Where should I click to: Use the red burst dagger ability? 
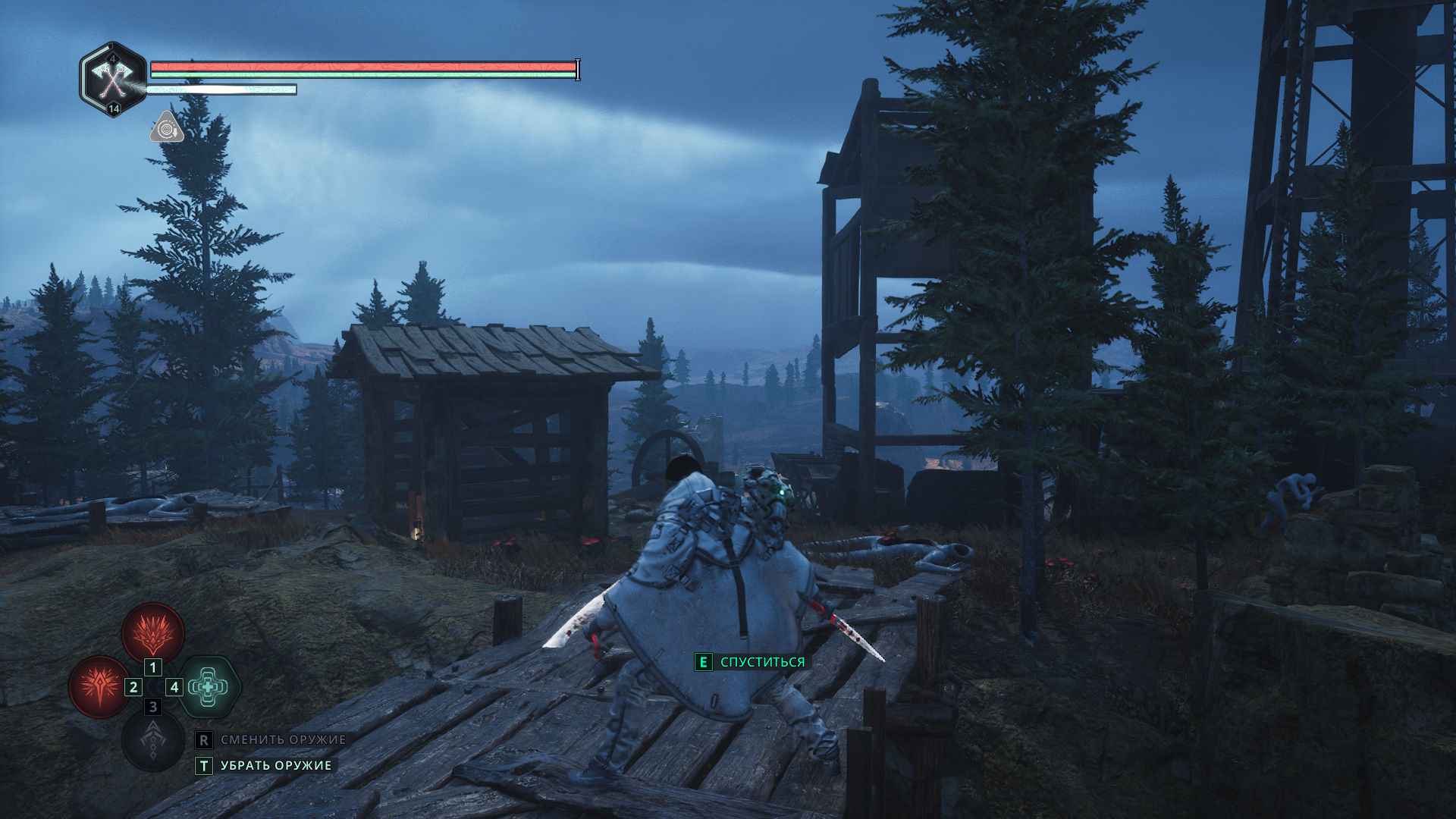[x=99, y=687]
